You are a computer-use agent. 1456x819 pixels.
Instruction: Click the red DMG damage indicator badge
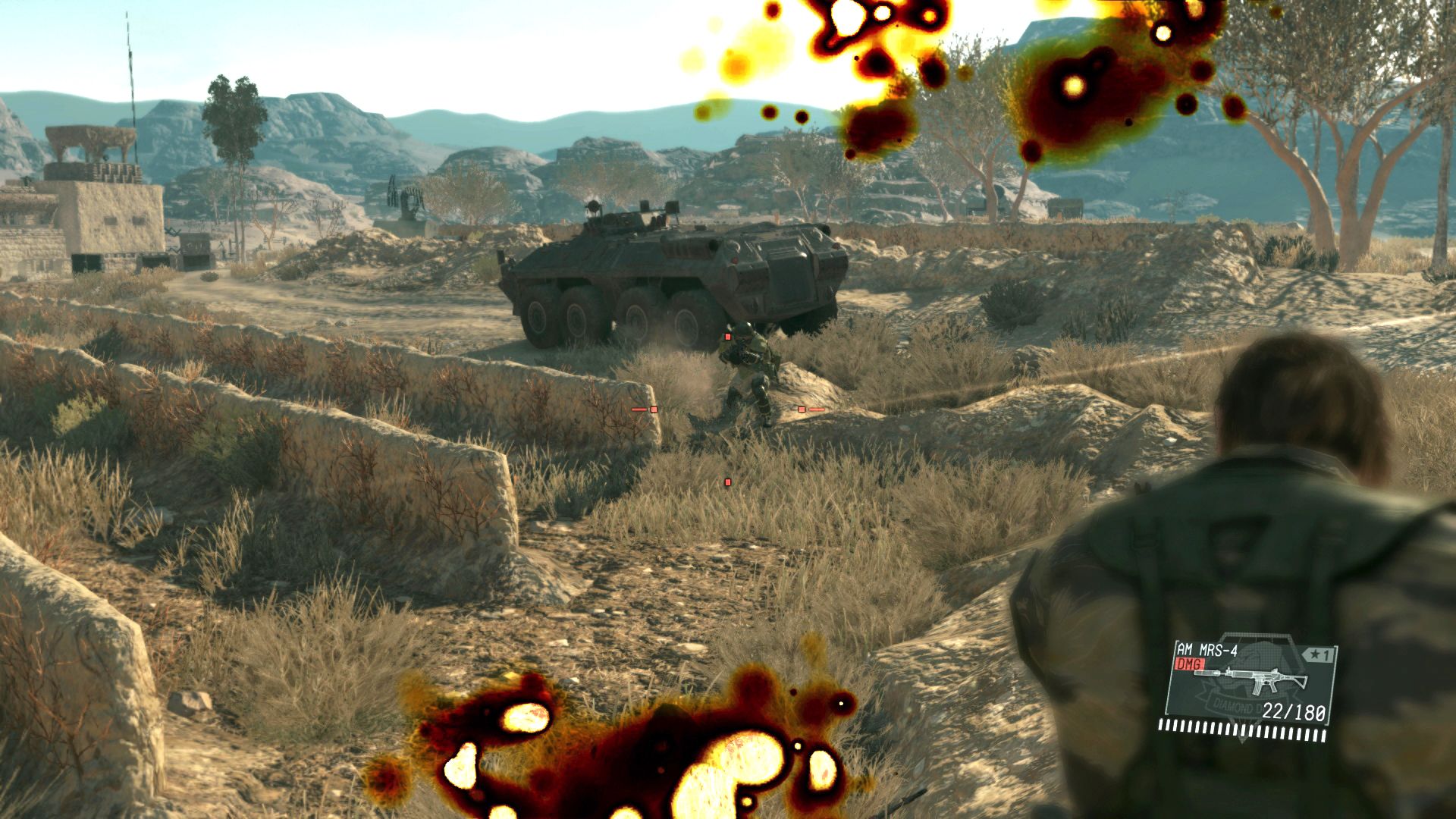coord(1191,663)
